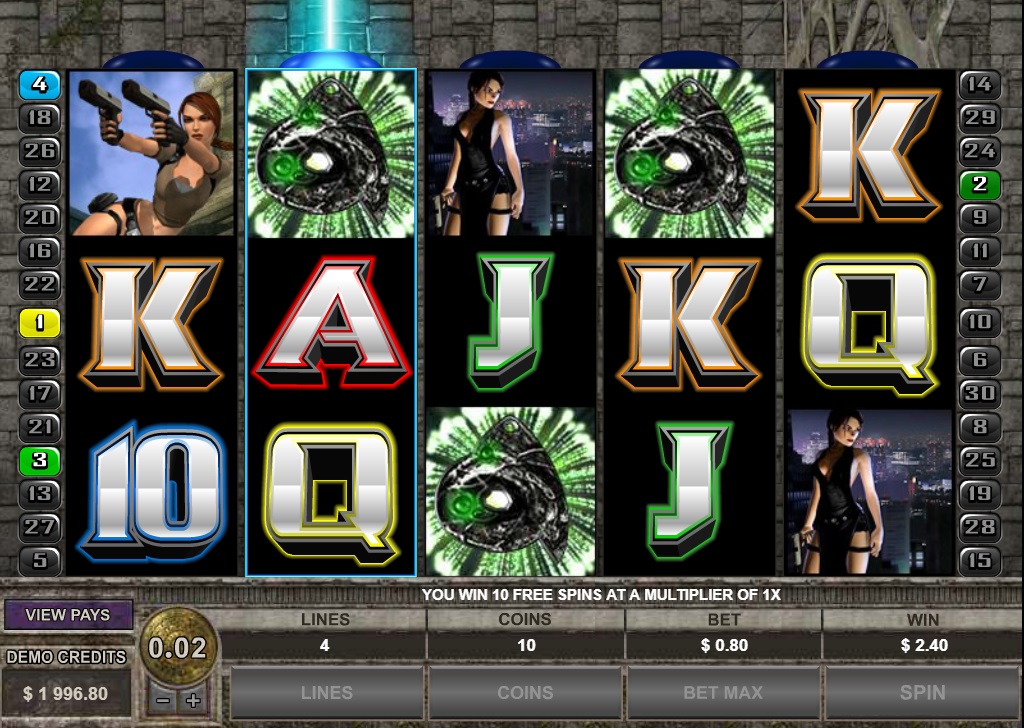Select payline 29 marker

click(980, 118)
